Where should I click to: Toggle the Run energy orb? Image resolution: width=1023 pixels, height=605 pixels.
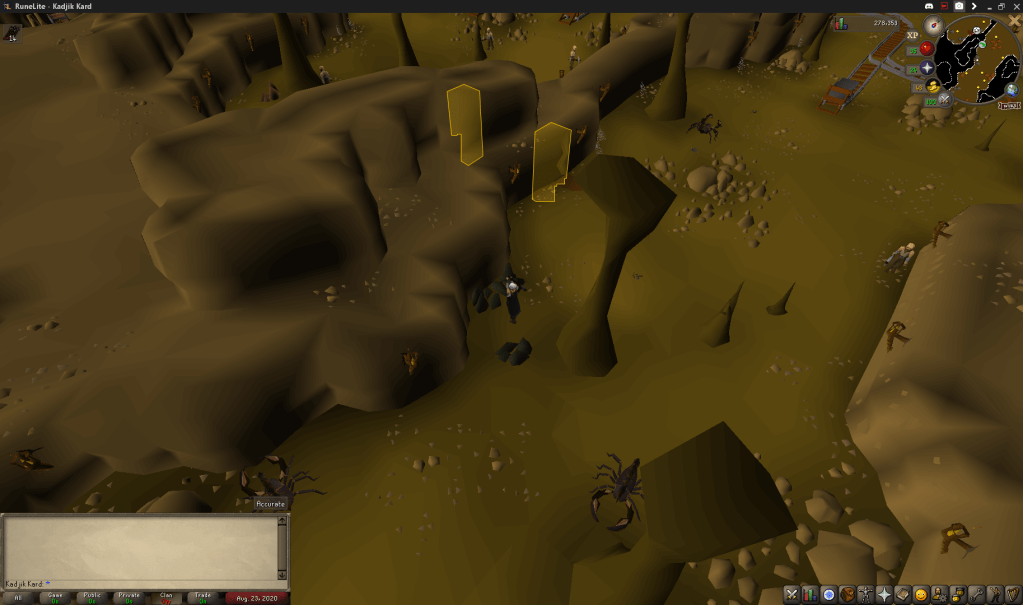933,87
